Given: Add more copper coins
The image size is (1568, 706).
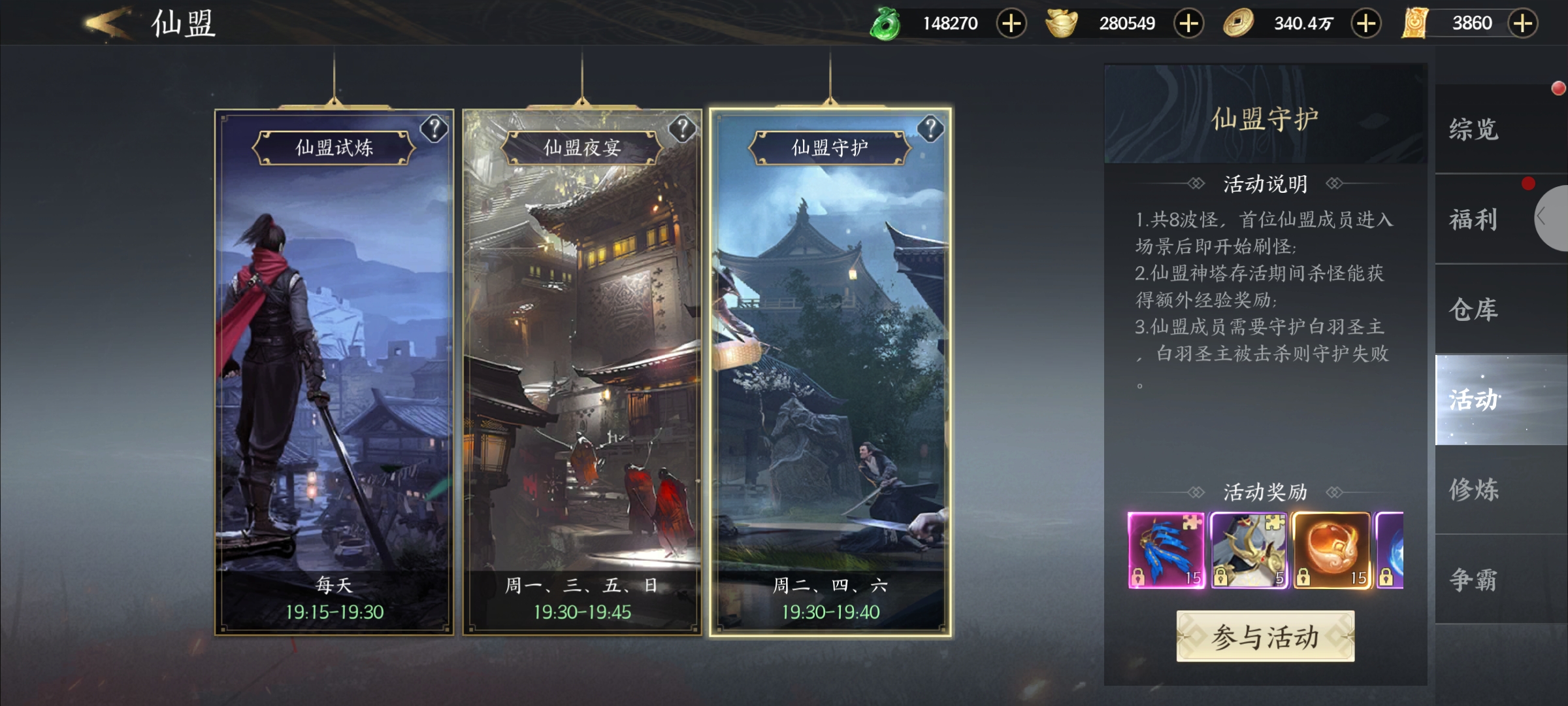Looking at the screenshot, I should [1365, 24].
